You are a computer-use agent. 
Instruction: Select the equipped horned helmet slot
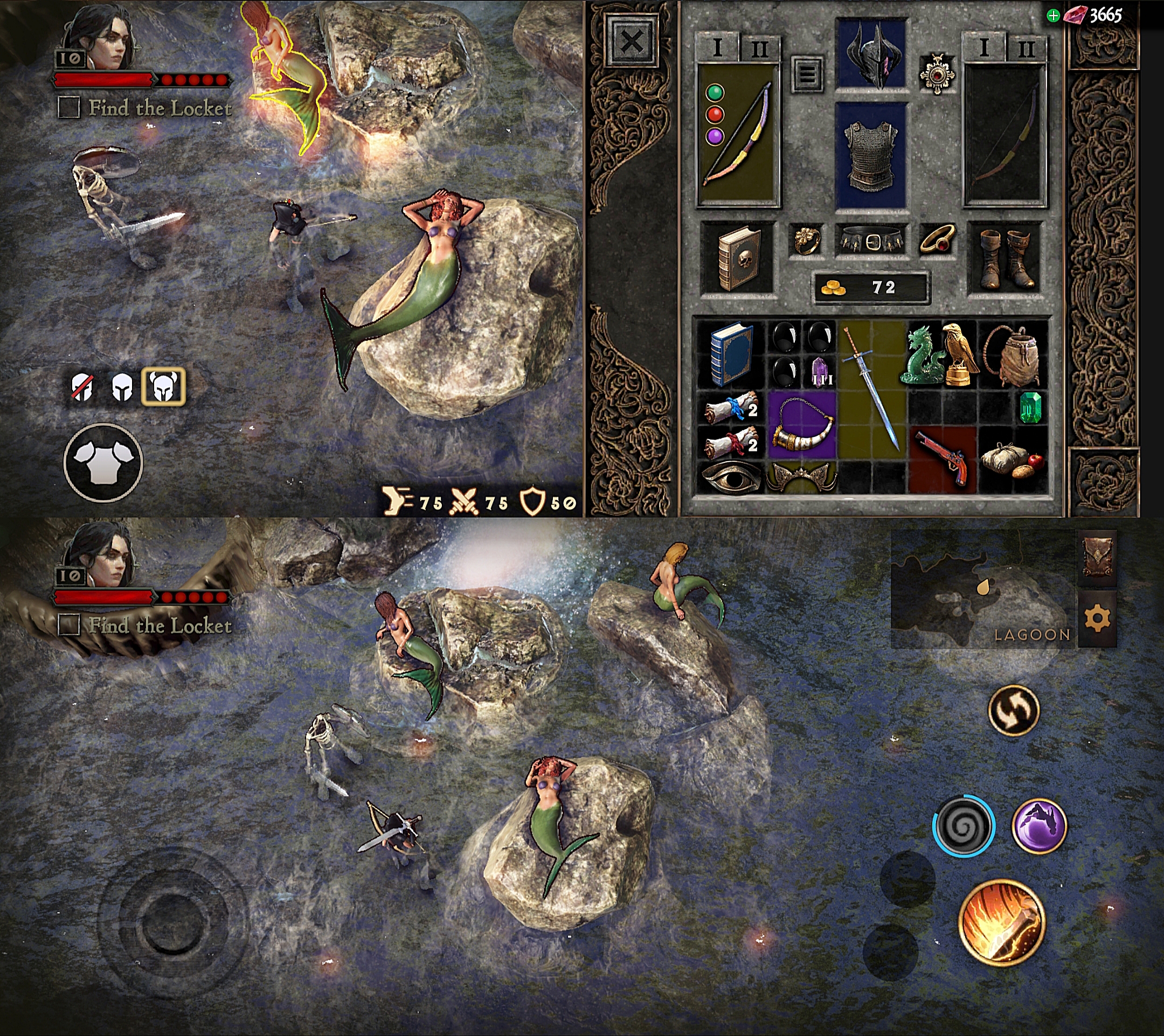pyautogui.click(x=871, y=55)
